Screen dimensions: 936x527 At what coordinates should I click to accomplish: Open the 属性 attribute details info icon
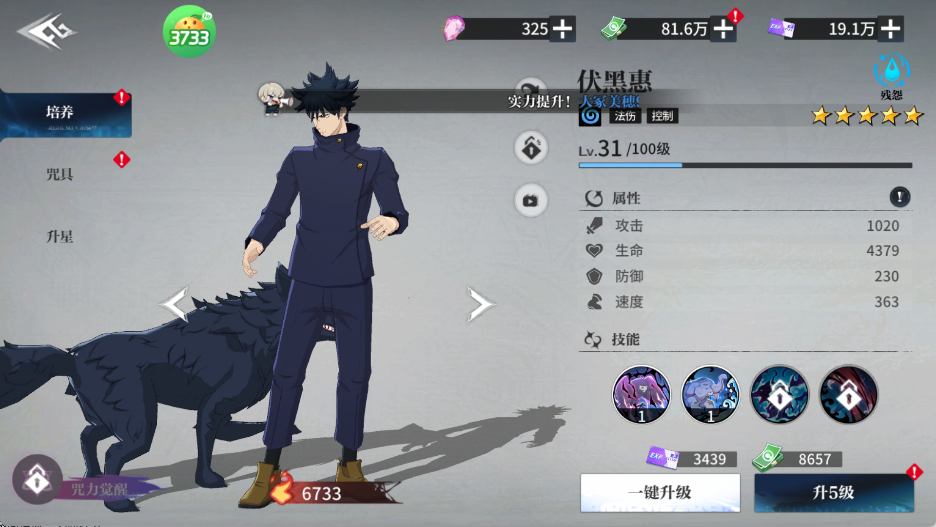click(900, 197)
